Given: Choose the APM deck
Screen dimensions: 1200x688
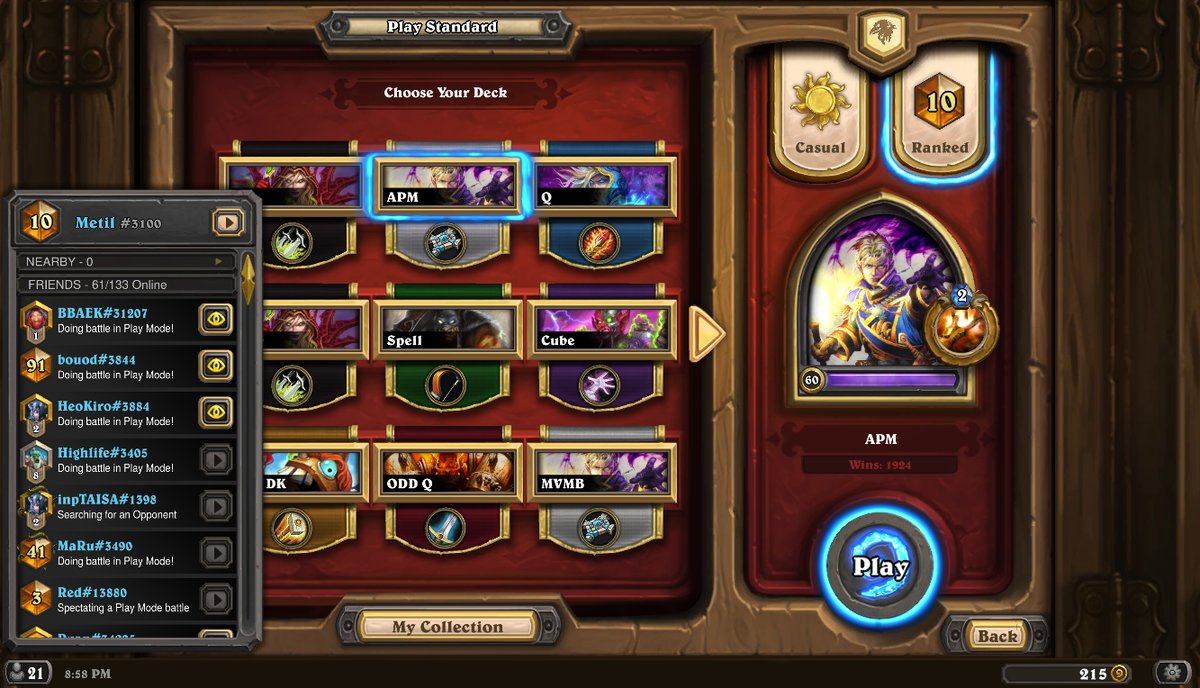Looking at the screenshot, I should tap(448, 185).
